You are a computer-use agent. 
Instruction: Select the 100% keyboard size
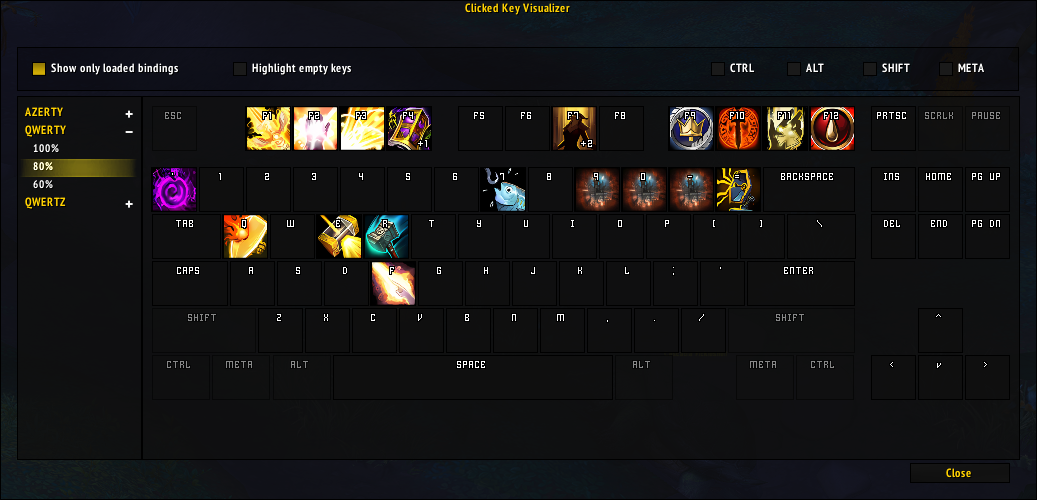pyautogui.click(x=46, y=148)
